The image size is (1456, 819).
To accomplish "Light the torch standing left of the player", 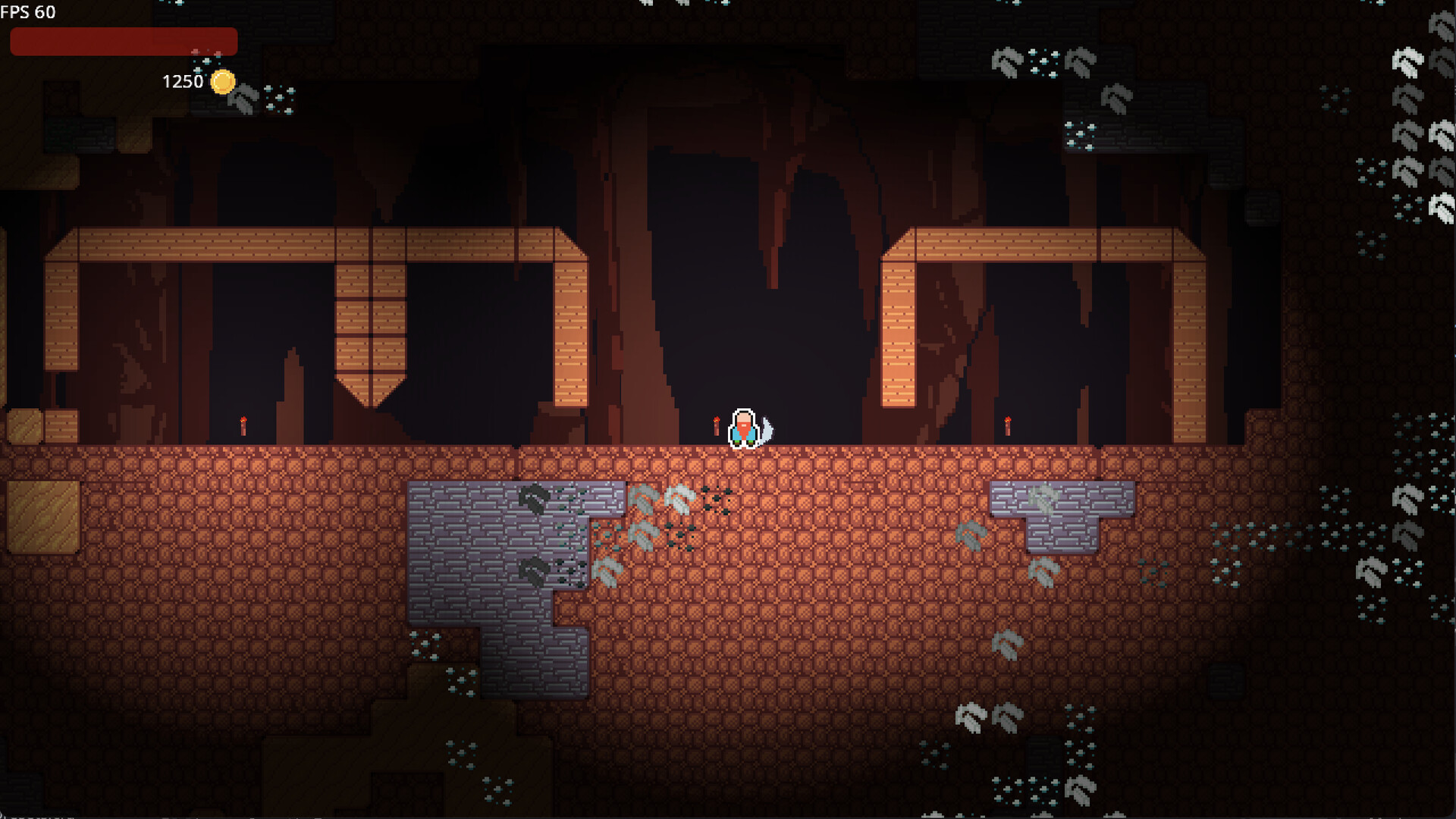I will [716, 425].
